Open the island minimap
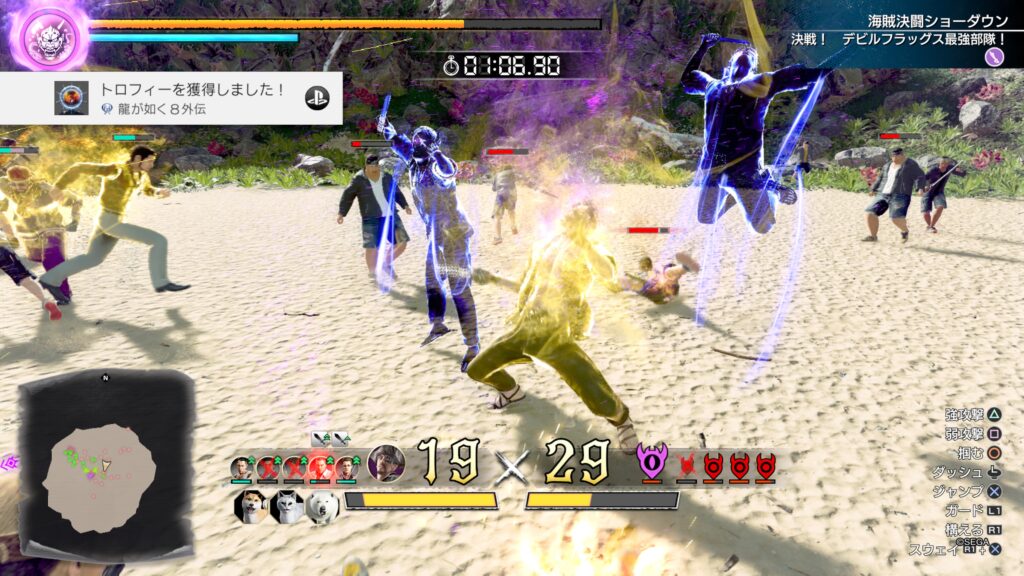The width and height of the screenshot is (1024, 576). [x=106, y=465]
